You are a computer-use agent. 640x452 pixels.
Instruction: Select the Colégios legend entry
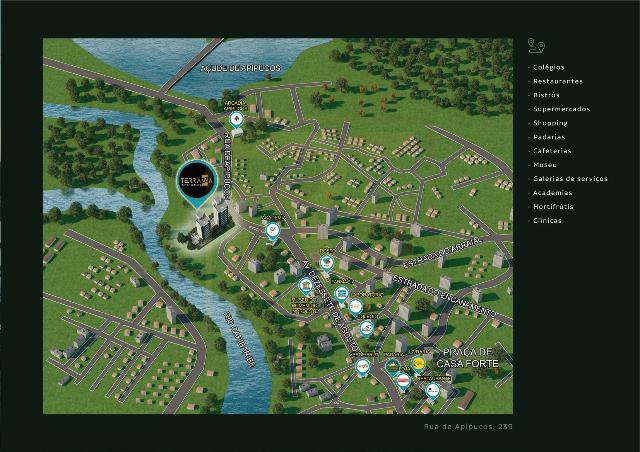point(548,67)
